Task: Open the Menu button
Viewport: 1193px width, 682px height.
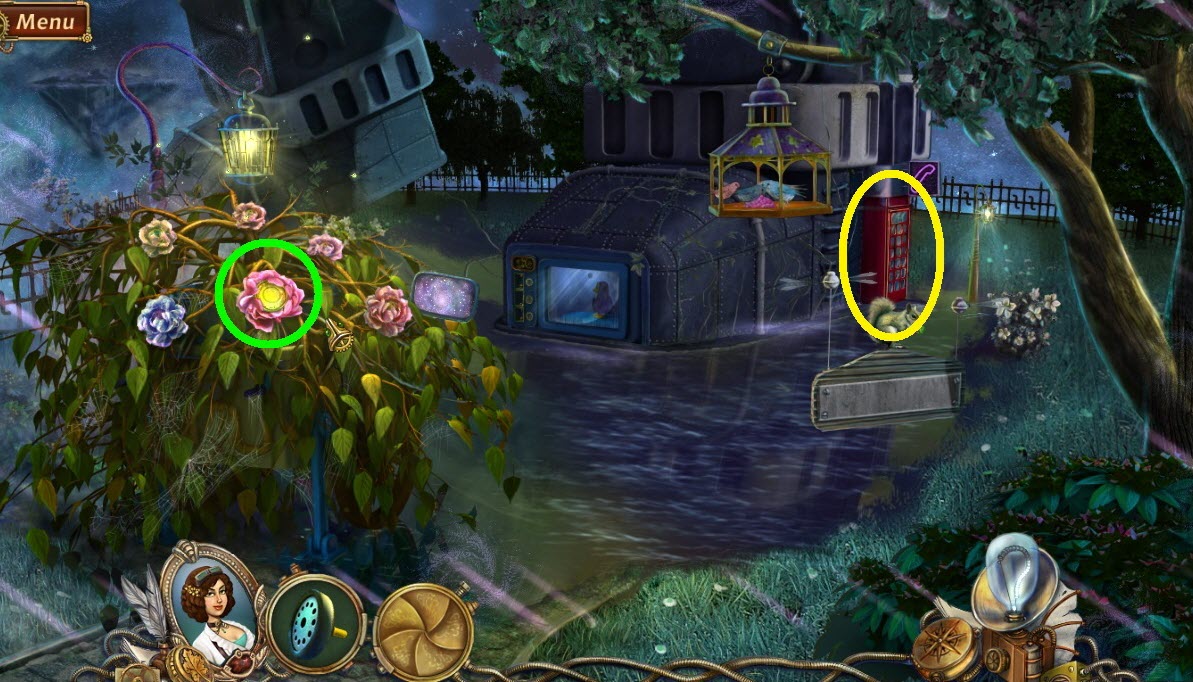Action: pyautogui.click(x=45, y=19)
